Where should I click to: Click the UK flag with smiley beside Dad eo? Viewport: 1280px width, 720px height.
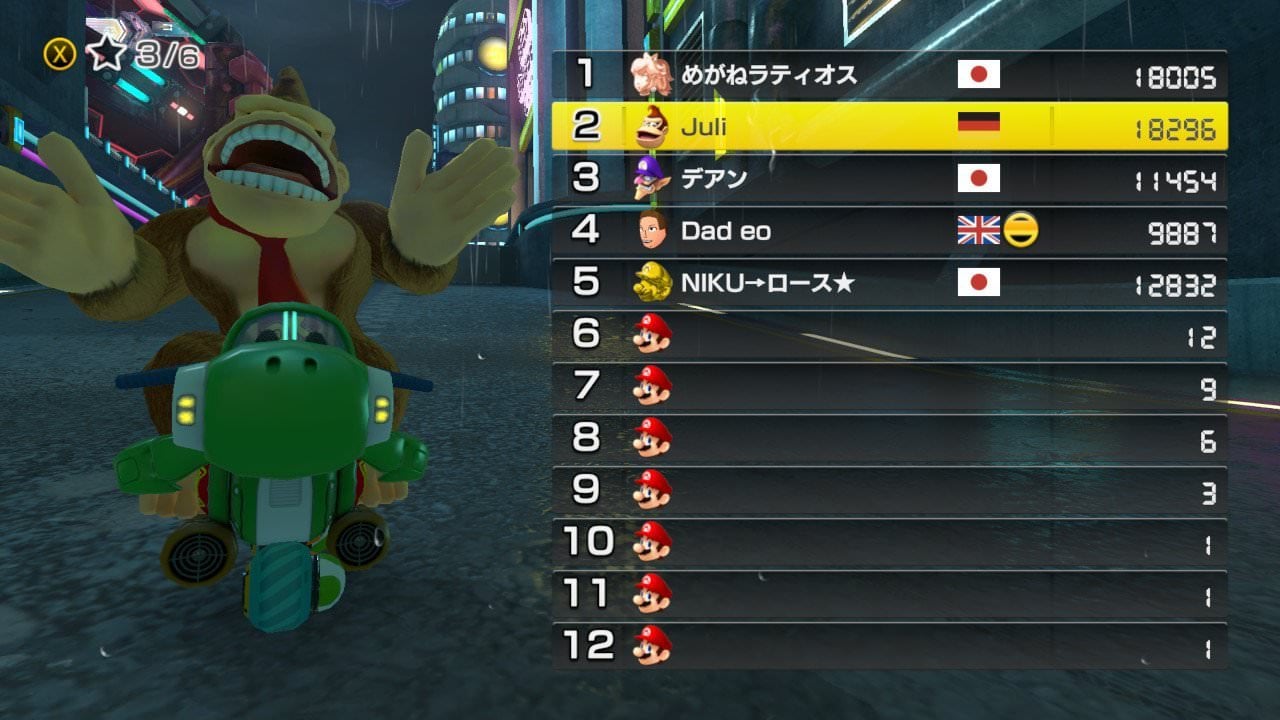[x=984, y=231]
